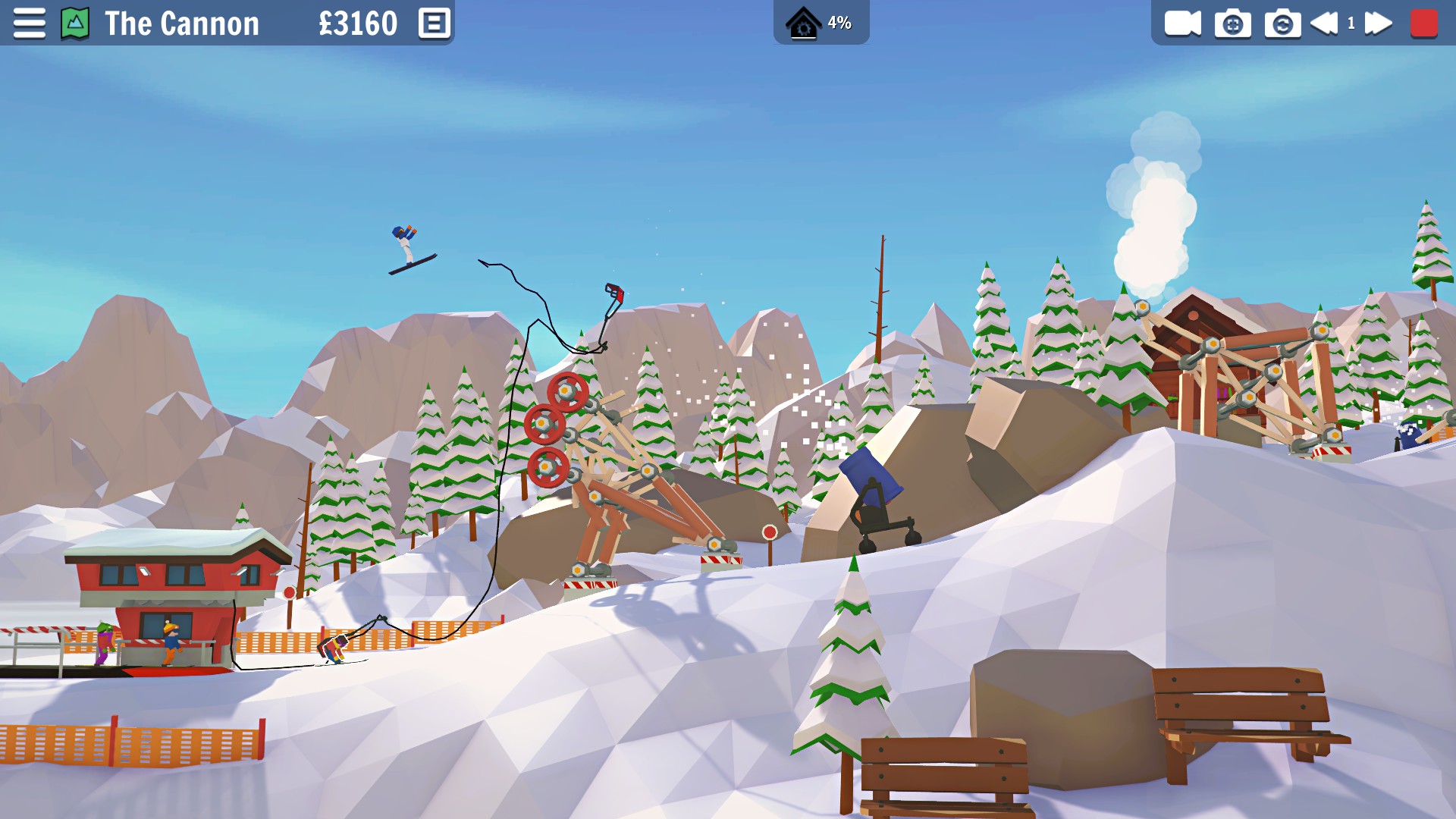The height and width of the screenshot is (819, 1456).
Task: Stop the simulation with the red square
Action: 1423,23
